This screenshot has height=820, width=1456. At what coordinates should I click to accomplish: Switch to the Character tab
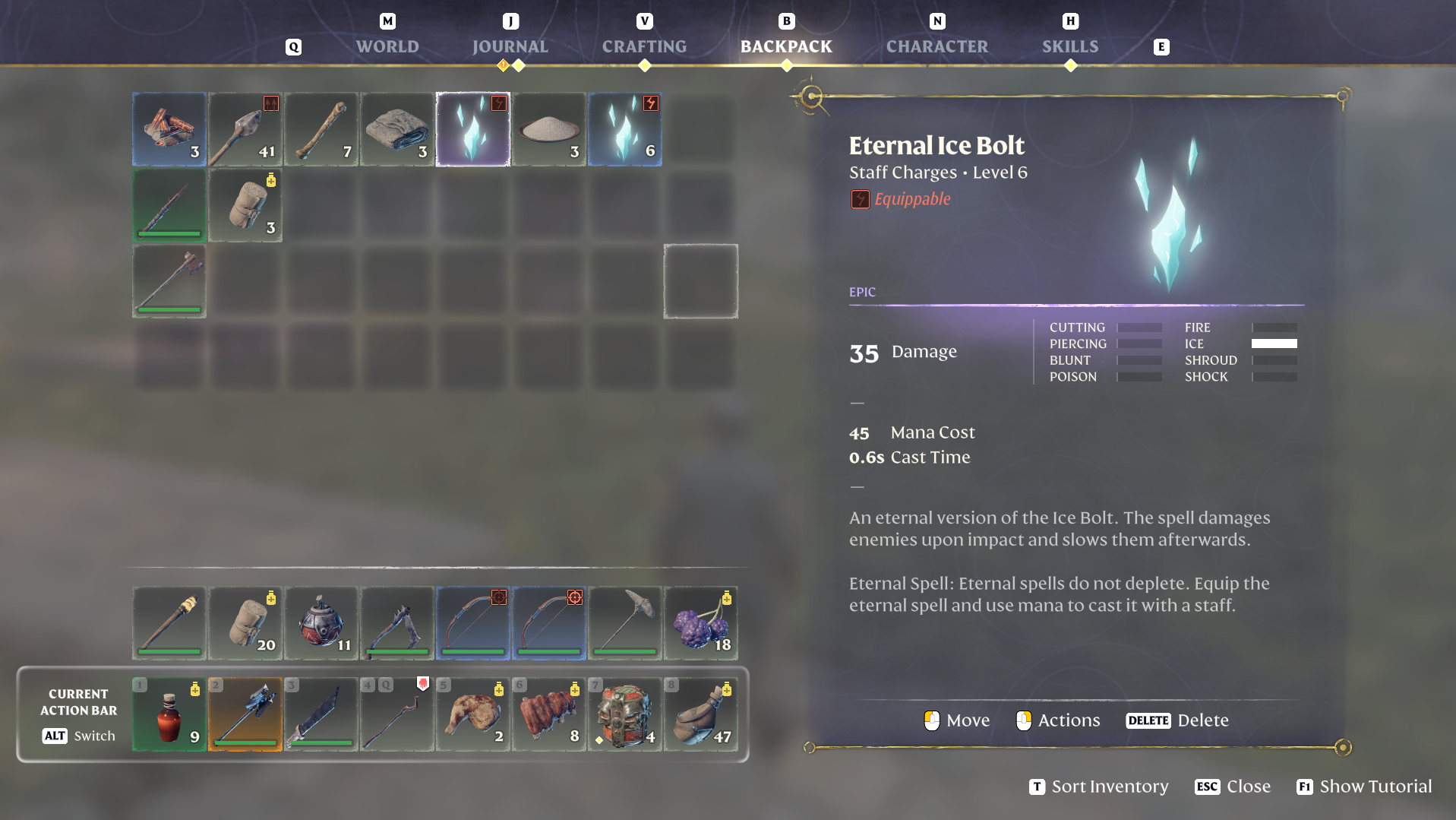click(x=937, y=46)
